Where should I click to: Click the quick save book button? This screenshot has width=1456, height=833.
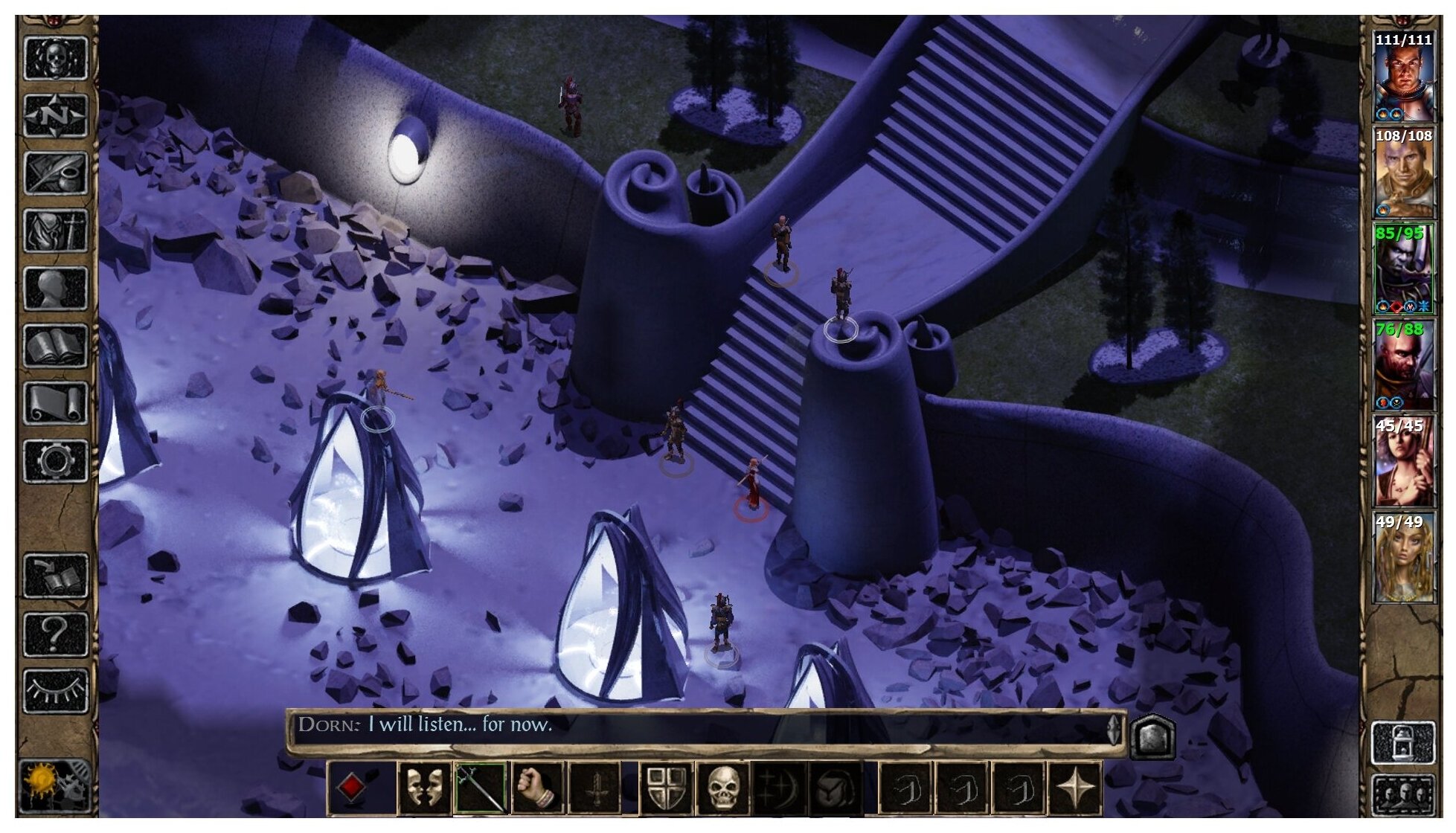(x=55, y=576)
